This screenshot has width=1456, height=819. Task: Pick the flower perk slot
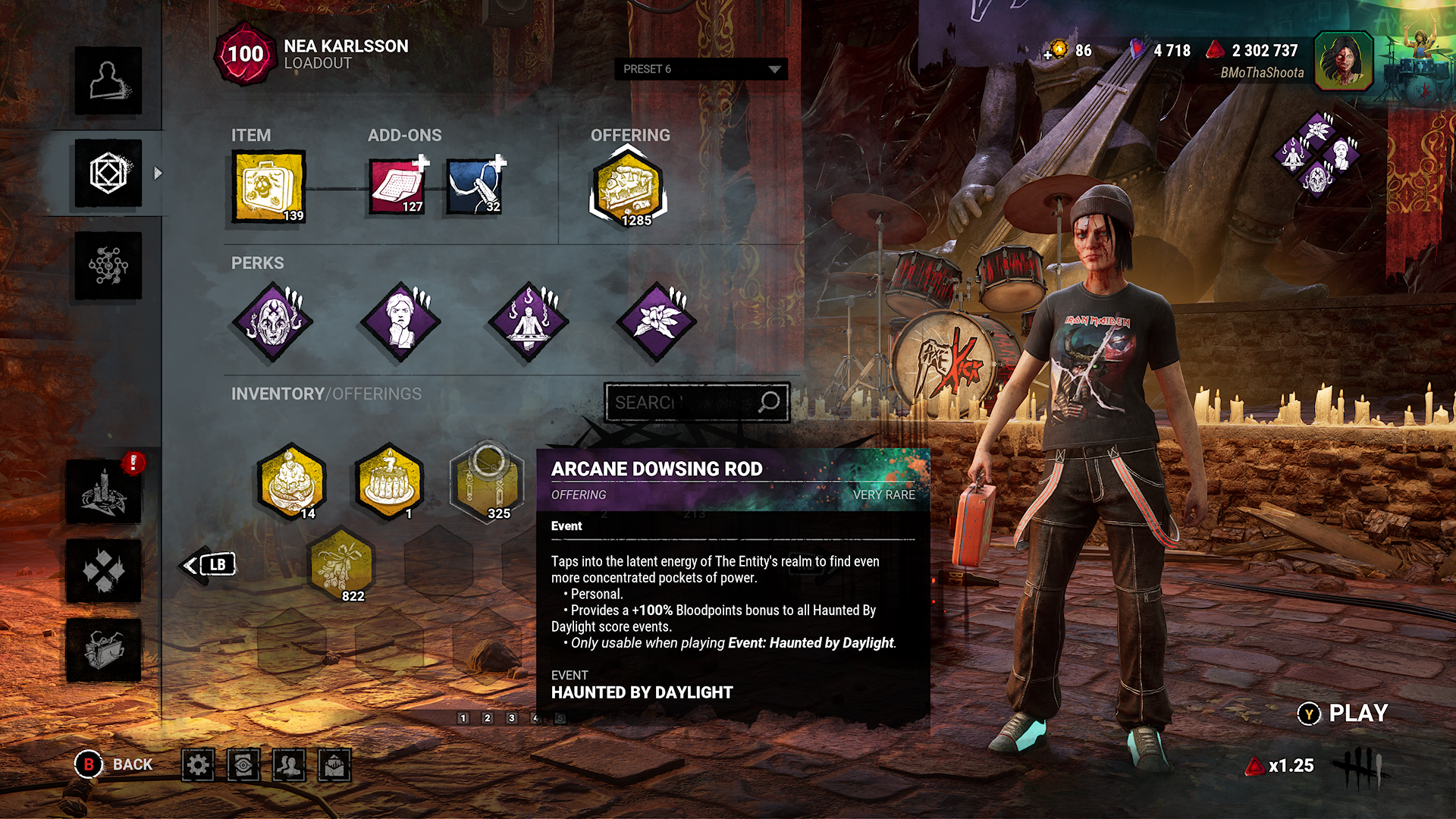(656, 322)
